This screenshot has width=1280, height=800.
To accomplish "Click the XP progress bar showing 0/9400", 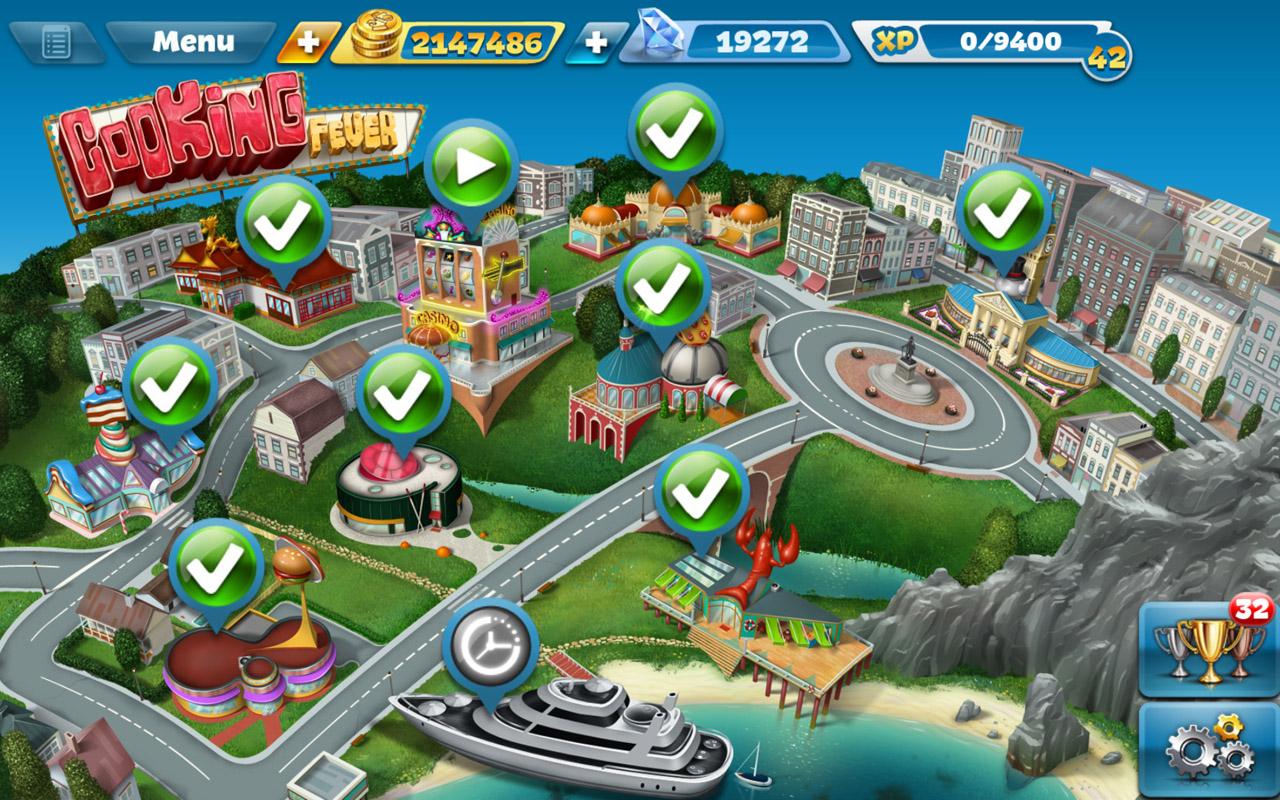I will coord(1010,42).
